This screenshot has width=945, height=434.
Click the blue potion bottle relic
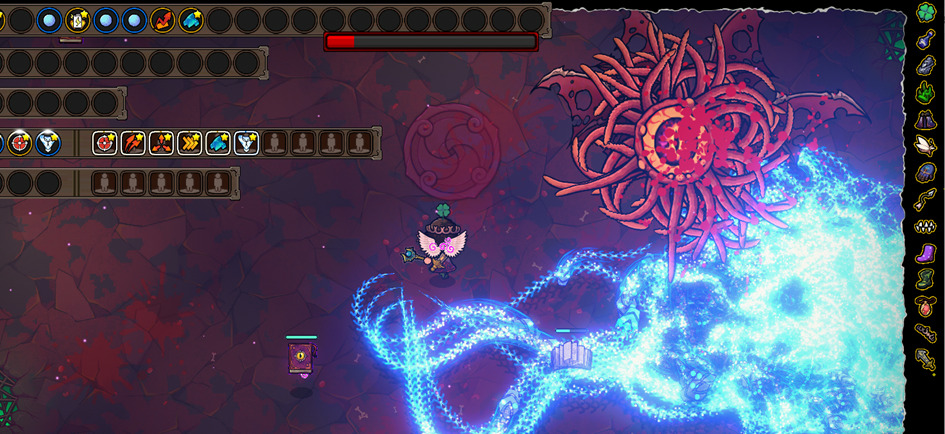point(926,39)
